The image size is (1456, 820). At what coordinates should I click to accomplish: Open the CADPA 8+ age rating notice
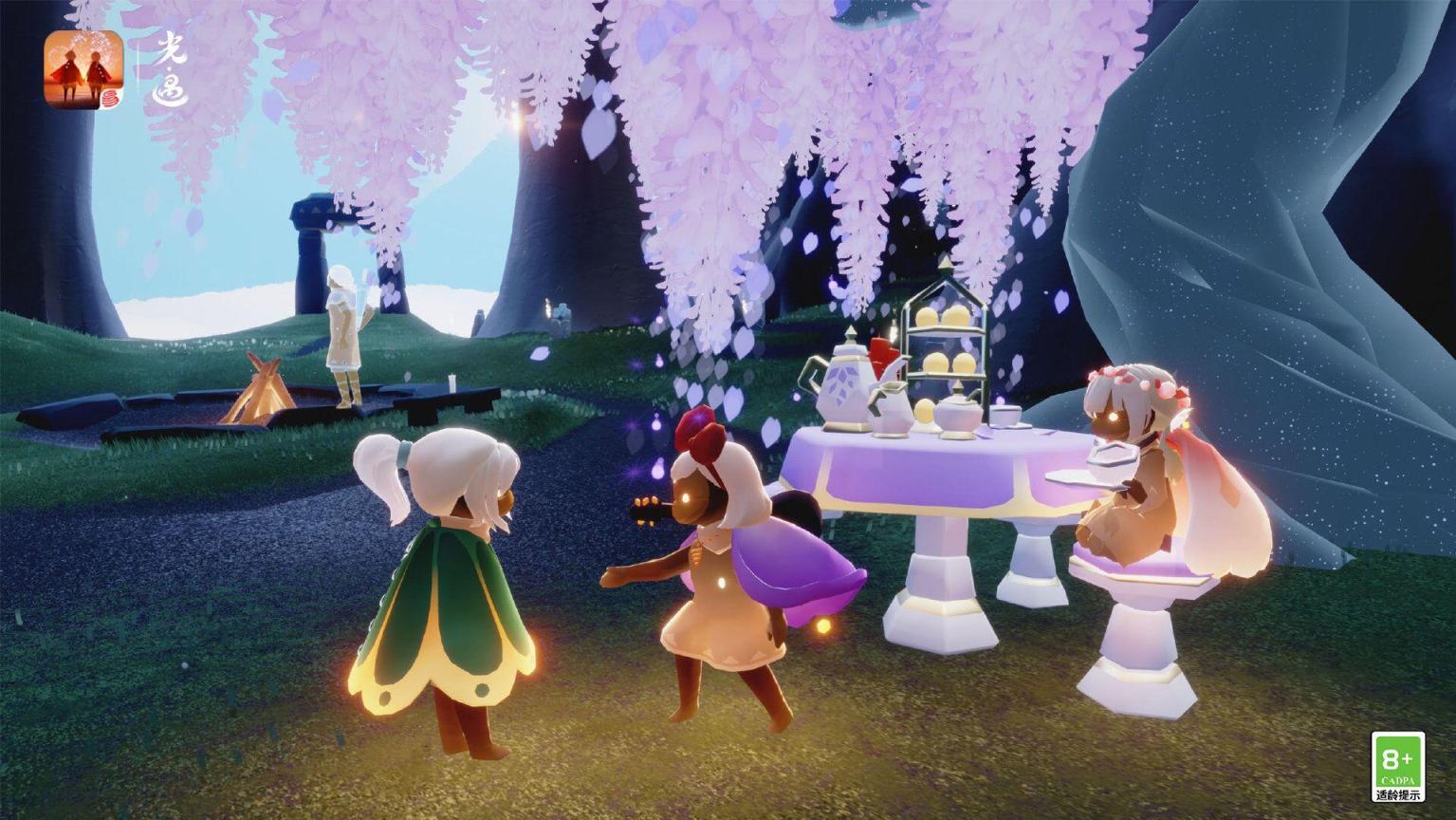(x=1397, y=766)
